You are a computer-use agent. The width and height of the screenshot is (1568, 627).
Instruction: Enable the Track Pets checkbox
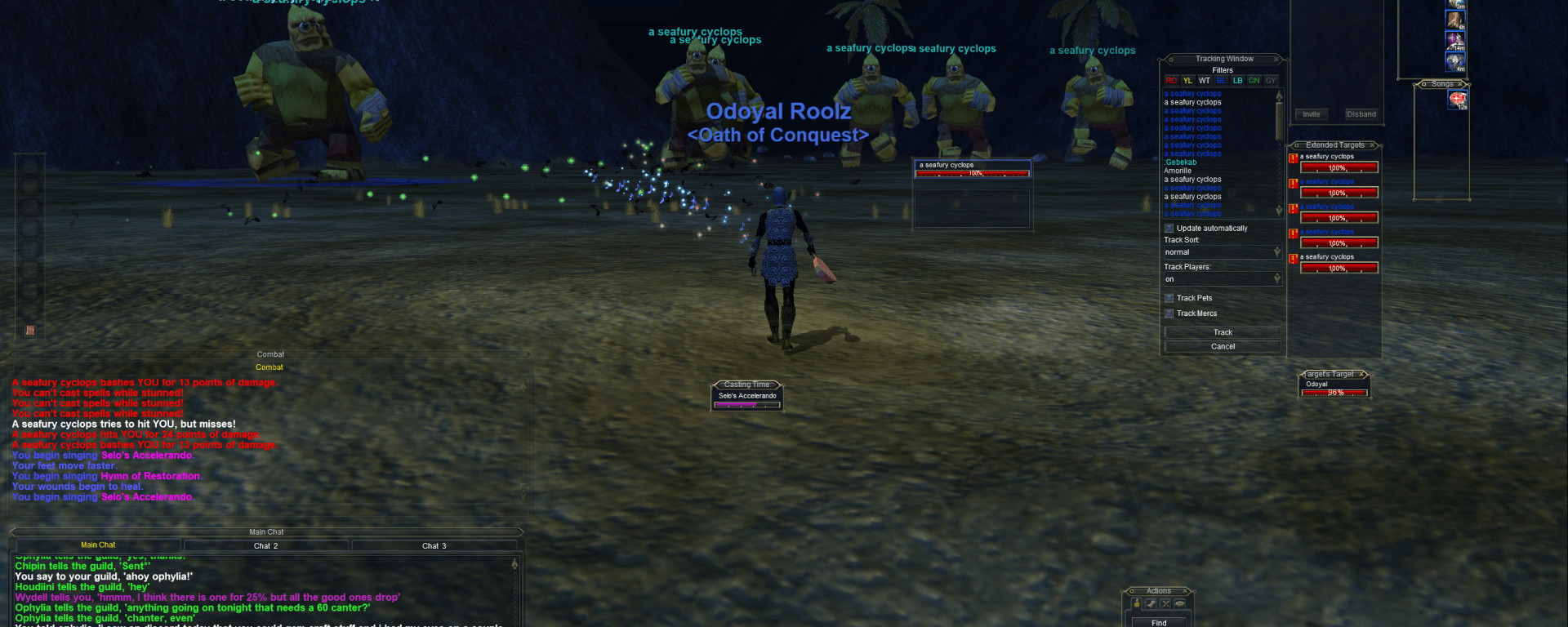coord(1169,298)
